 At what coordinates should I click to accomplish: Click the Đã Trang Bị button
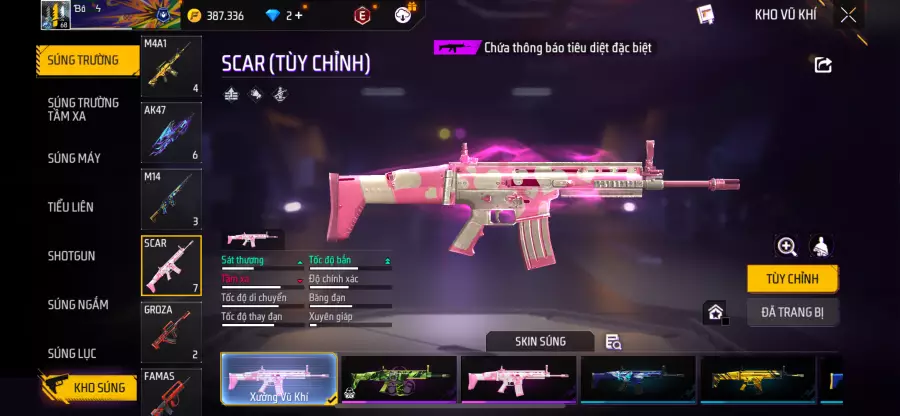click(x=793, y=312)
